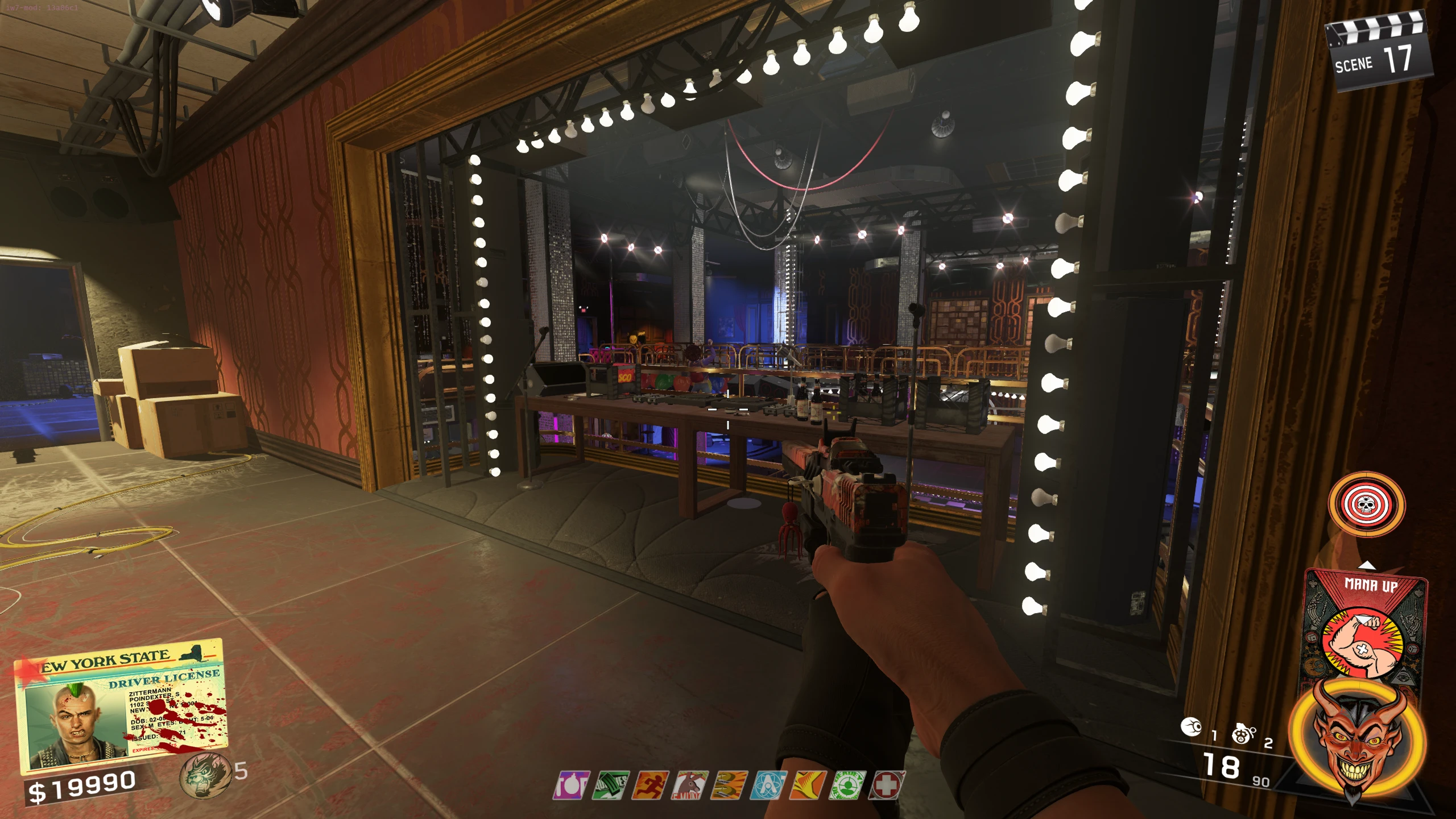
Task: Click the red cross Tuff 'Nuff perk
Action: tap(887, 785)
